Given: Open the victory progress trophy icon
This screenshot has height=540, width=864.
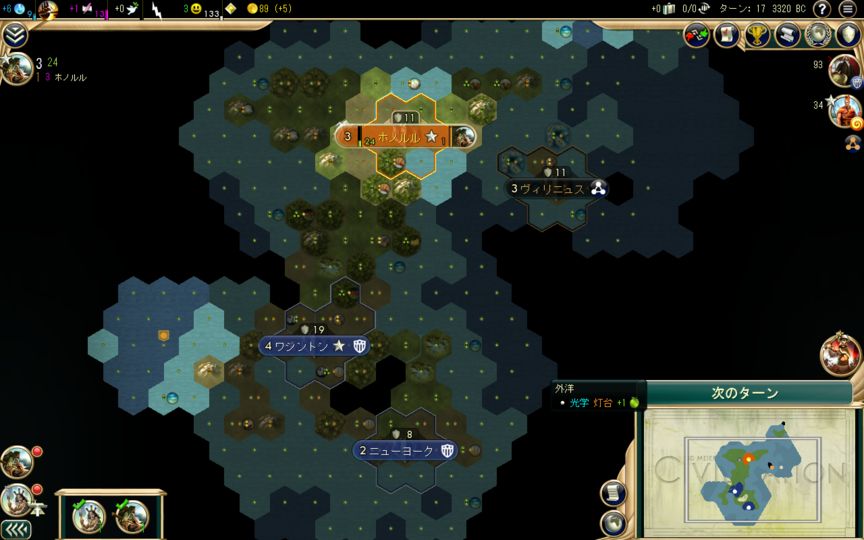Looking at the screenshot, I should pyautogui.click(x=757, y=35).
